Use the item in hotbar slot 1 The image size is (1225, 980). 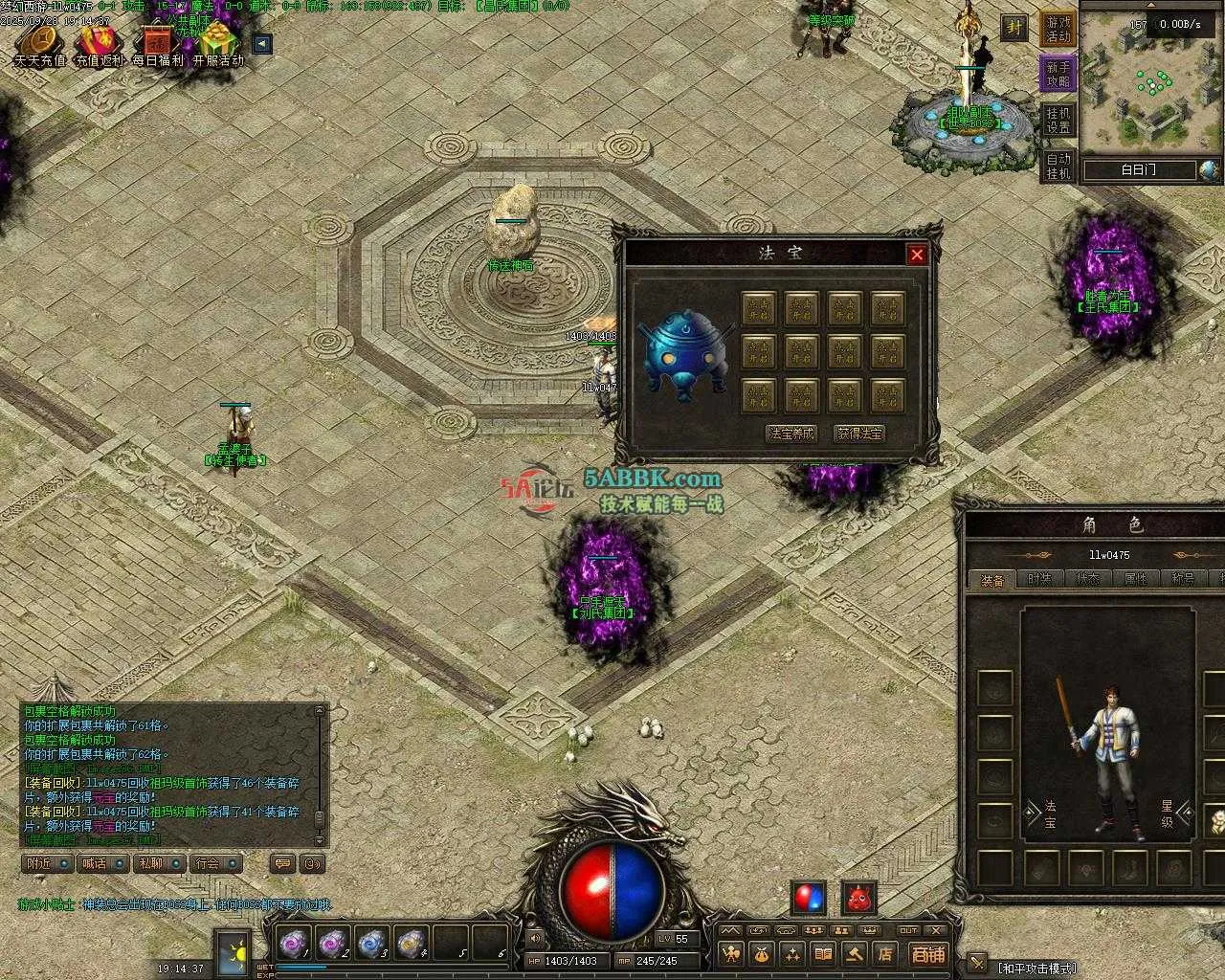click(x=291, y=944)
